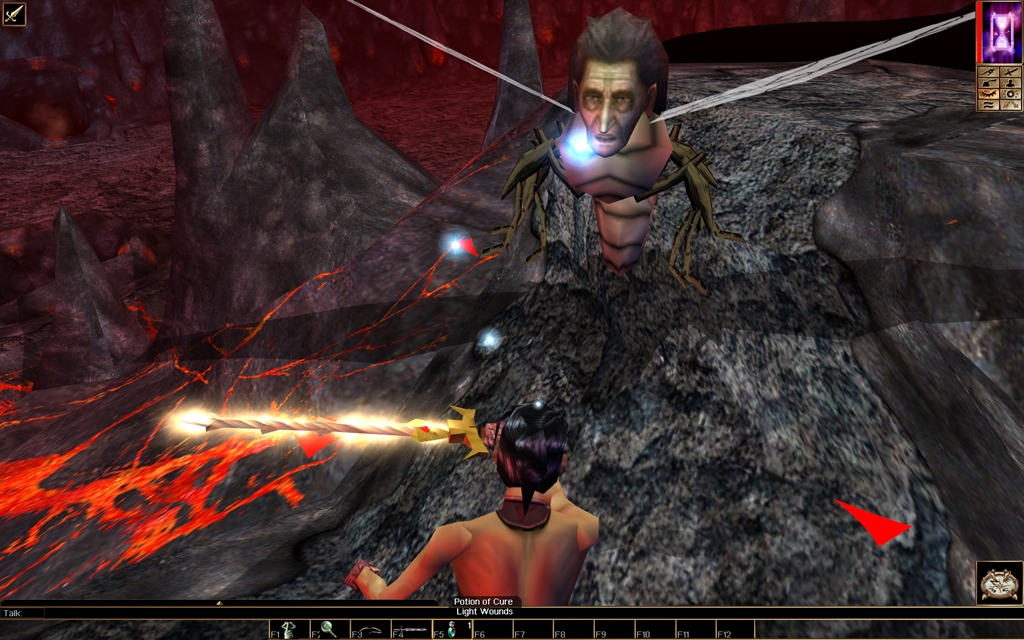Use the Potion of Cure Light Wounds slot
The width and height of the screenshot is (1024, 640).
point(451,630)
